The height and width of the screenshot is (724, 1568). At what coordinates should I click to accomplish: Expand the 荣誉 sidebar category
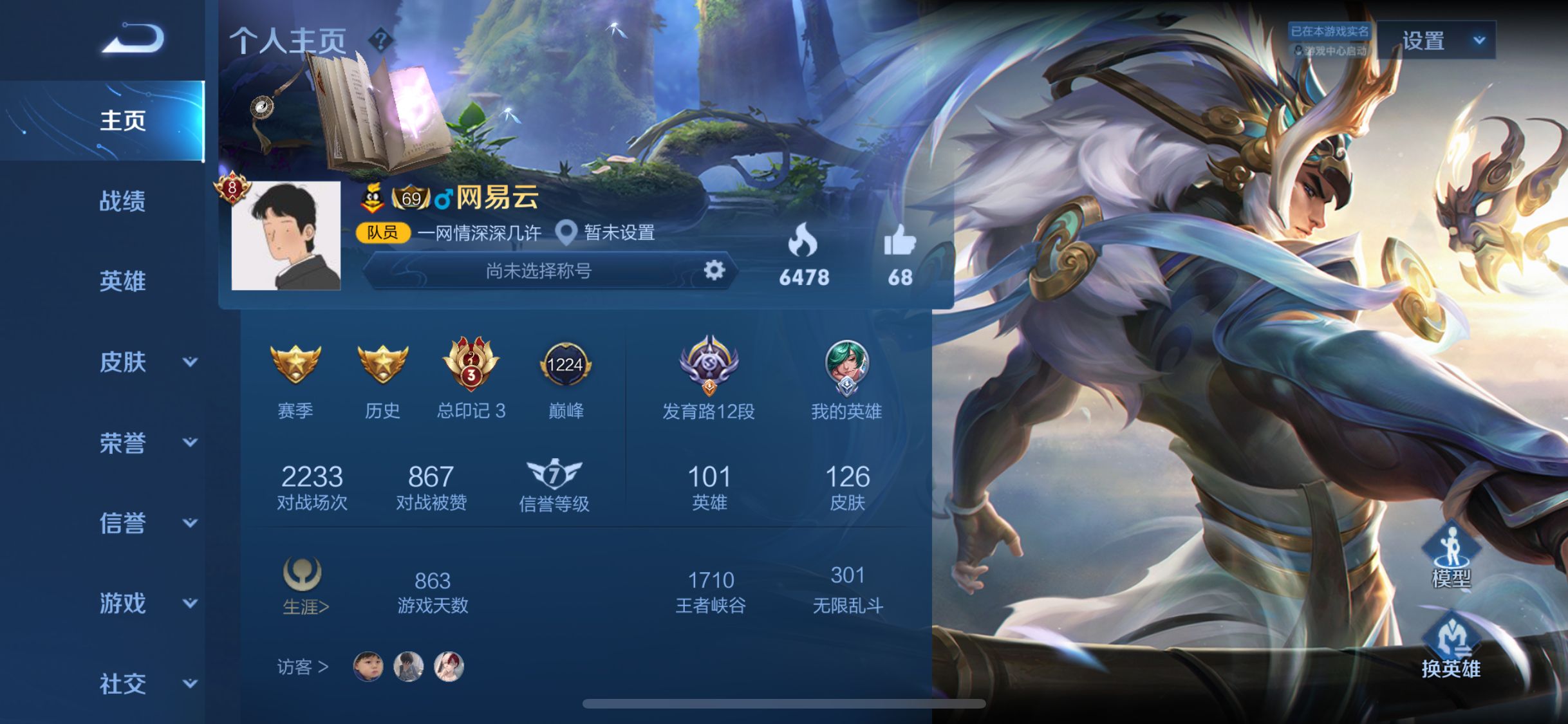pyautogui.click(x=147, y=443)
